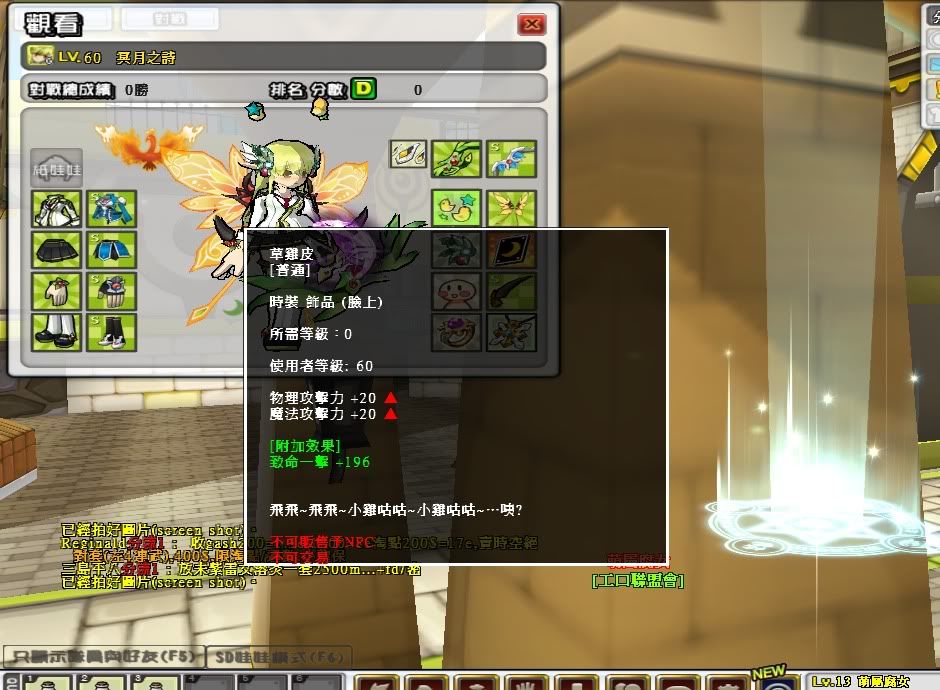Select the blue armor bottoms slot
The height and width of the screenshot is (690, 940).
[x=111, y=250]
